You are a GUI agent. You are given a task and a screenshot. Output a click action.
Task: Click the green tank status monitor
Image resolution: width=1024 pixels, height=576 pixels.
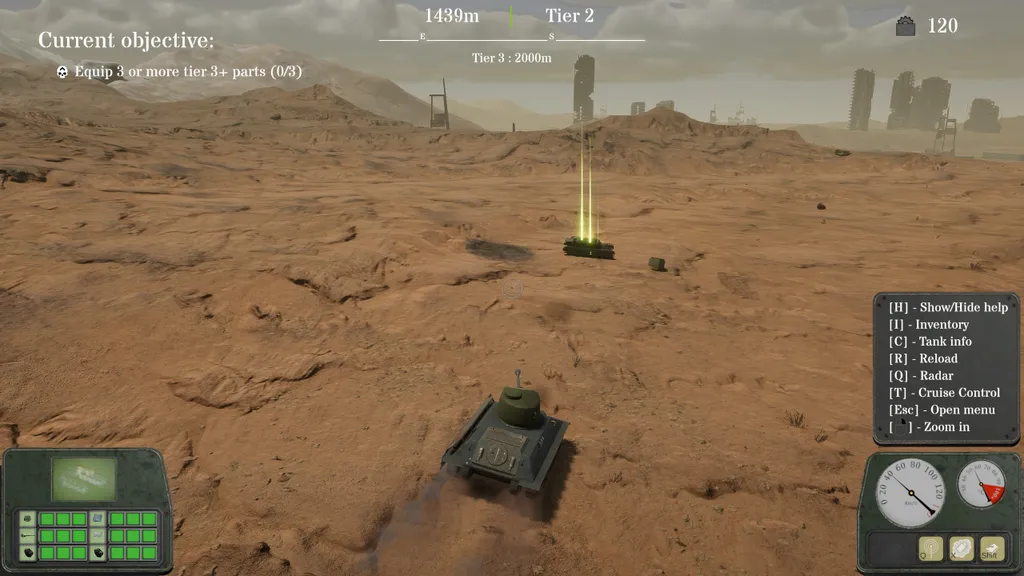pyautogui.click(x=84, y=479)
